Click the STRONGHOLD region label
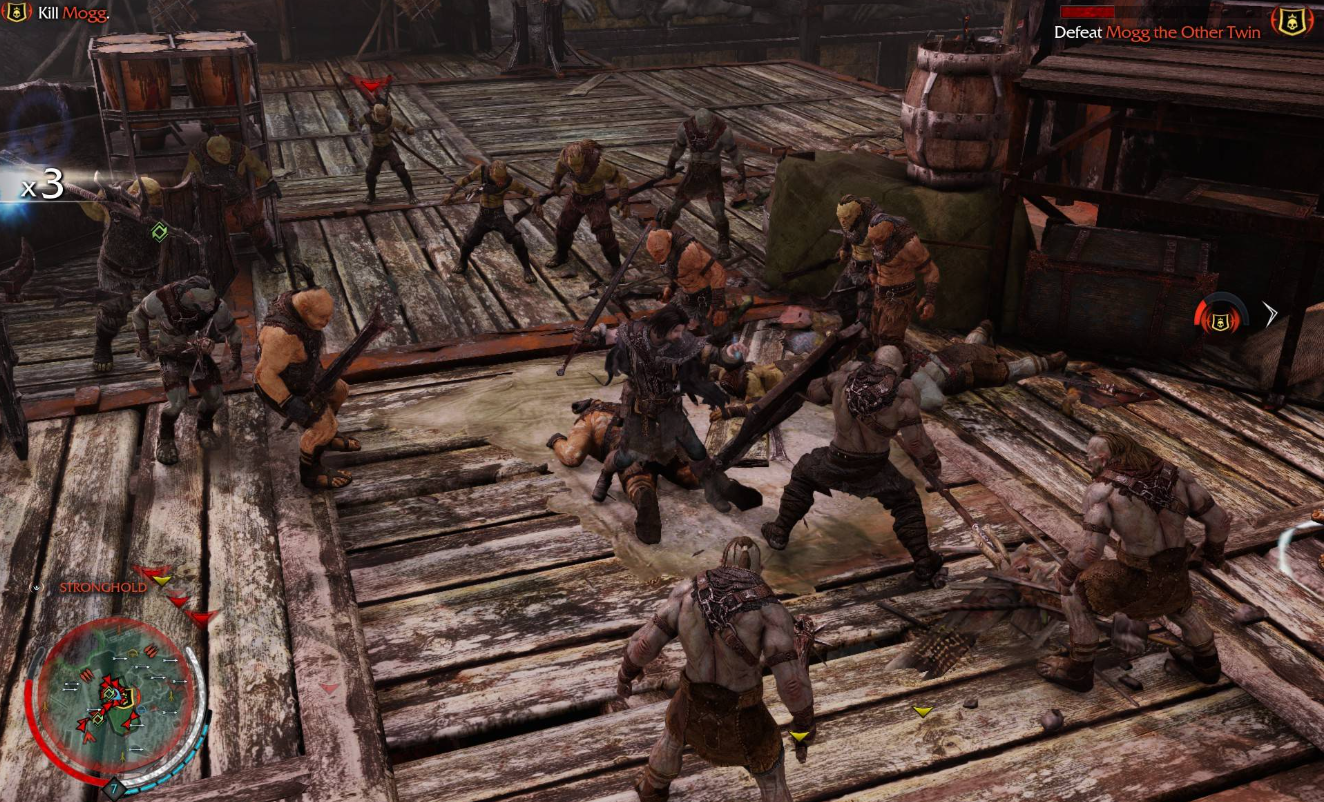Viewport: 1324px width, 802px height. pos(102,588)
